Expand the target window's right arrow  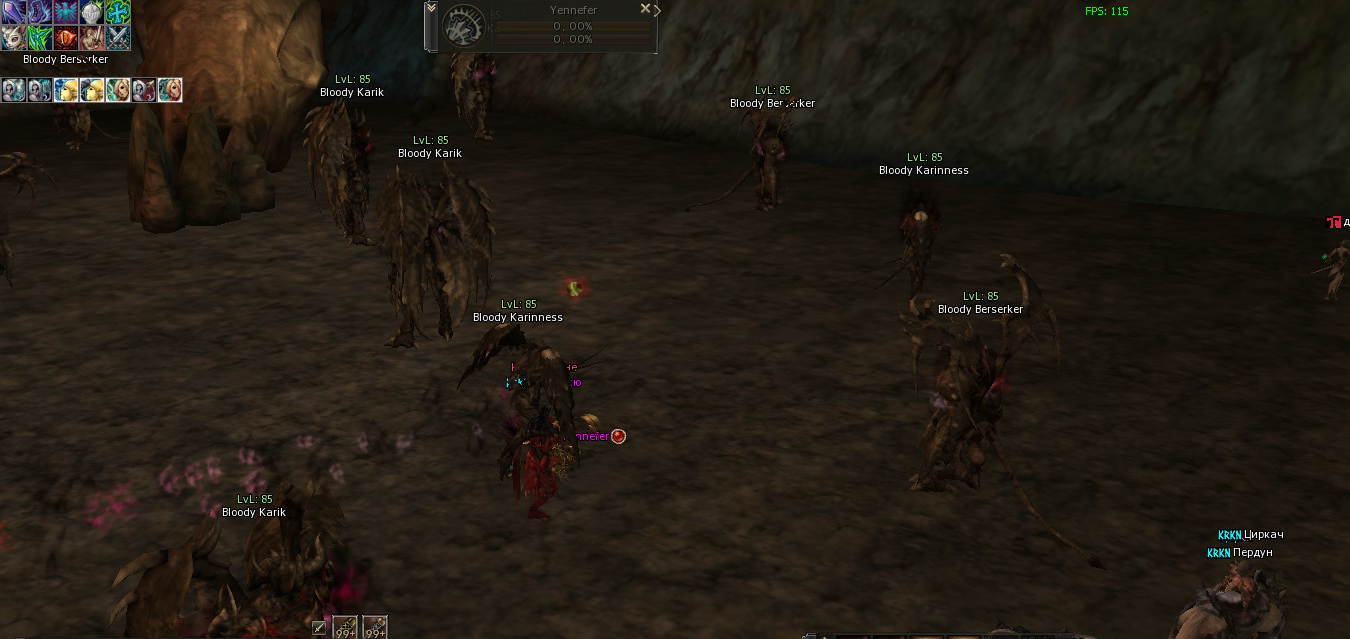pos(657,10)
